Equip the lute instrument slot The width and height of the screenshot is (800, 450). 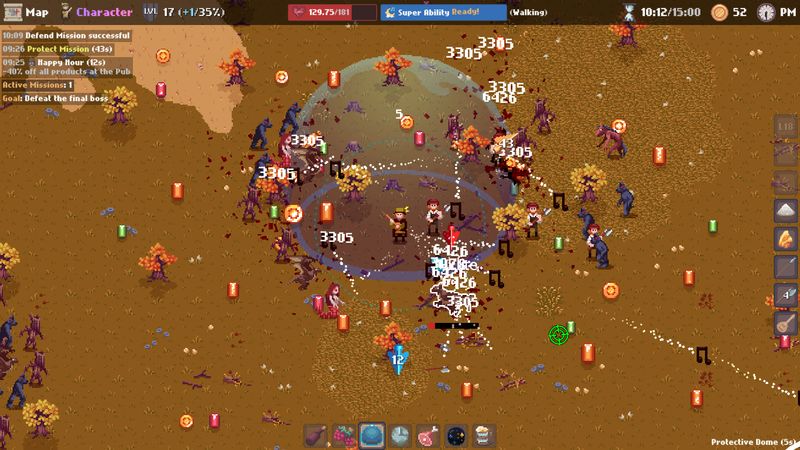pyautogui.click(x=785, y=325)
